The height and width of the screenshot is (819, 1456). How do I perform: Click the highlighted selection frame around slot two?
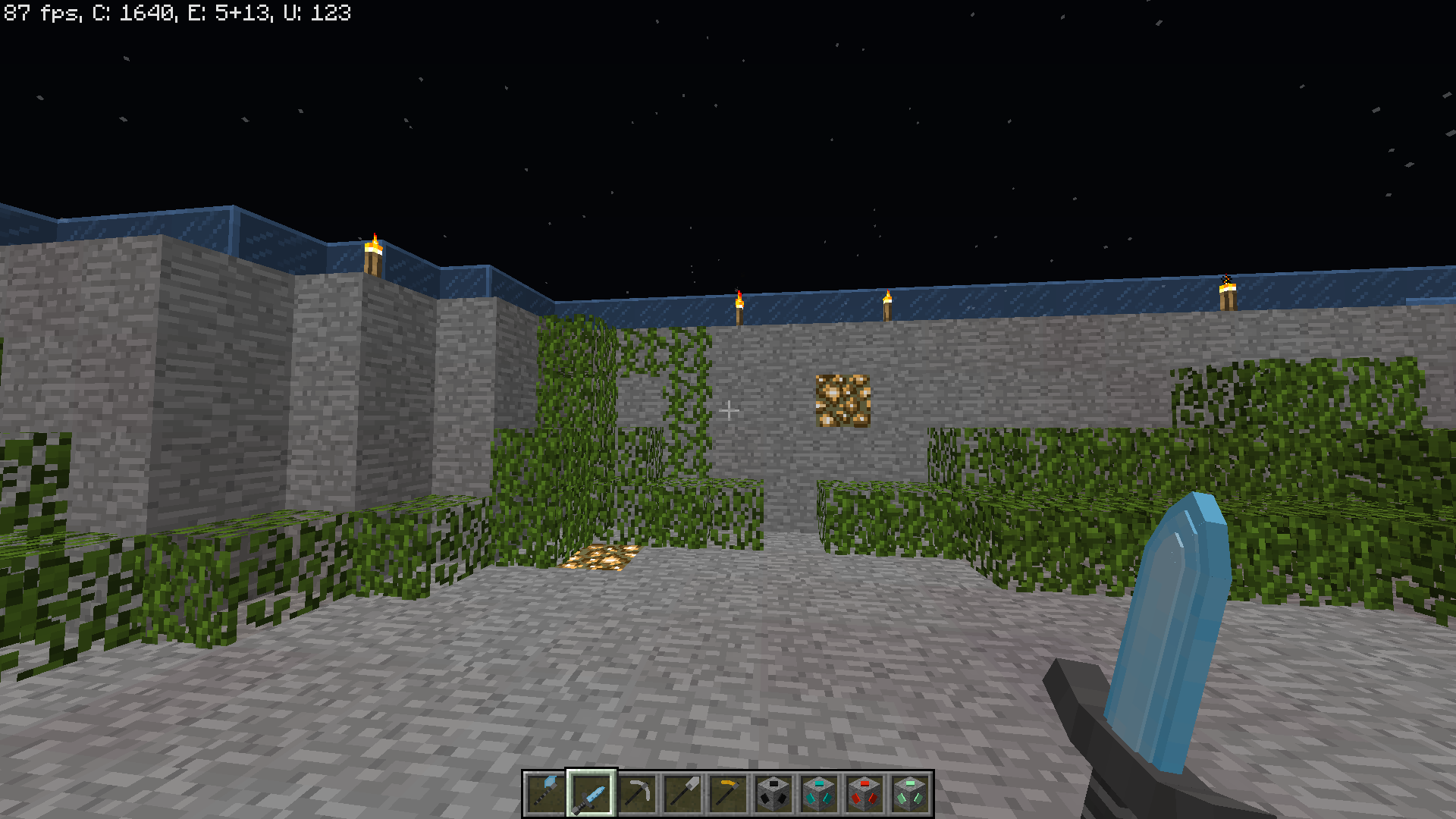click(x=590, y=791)
